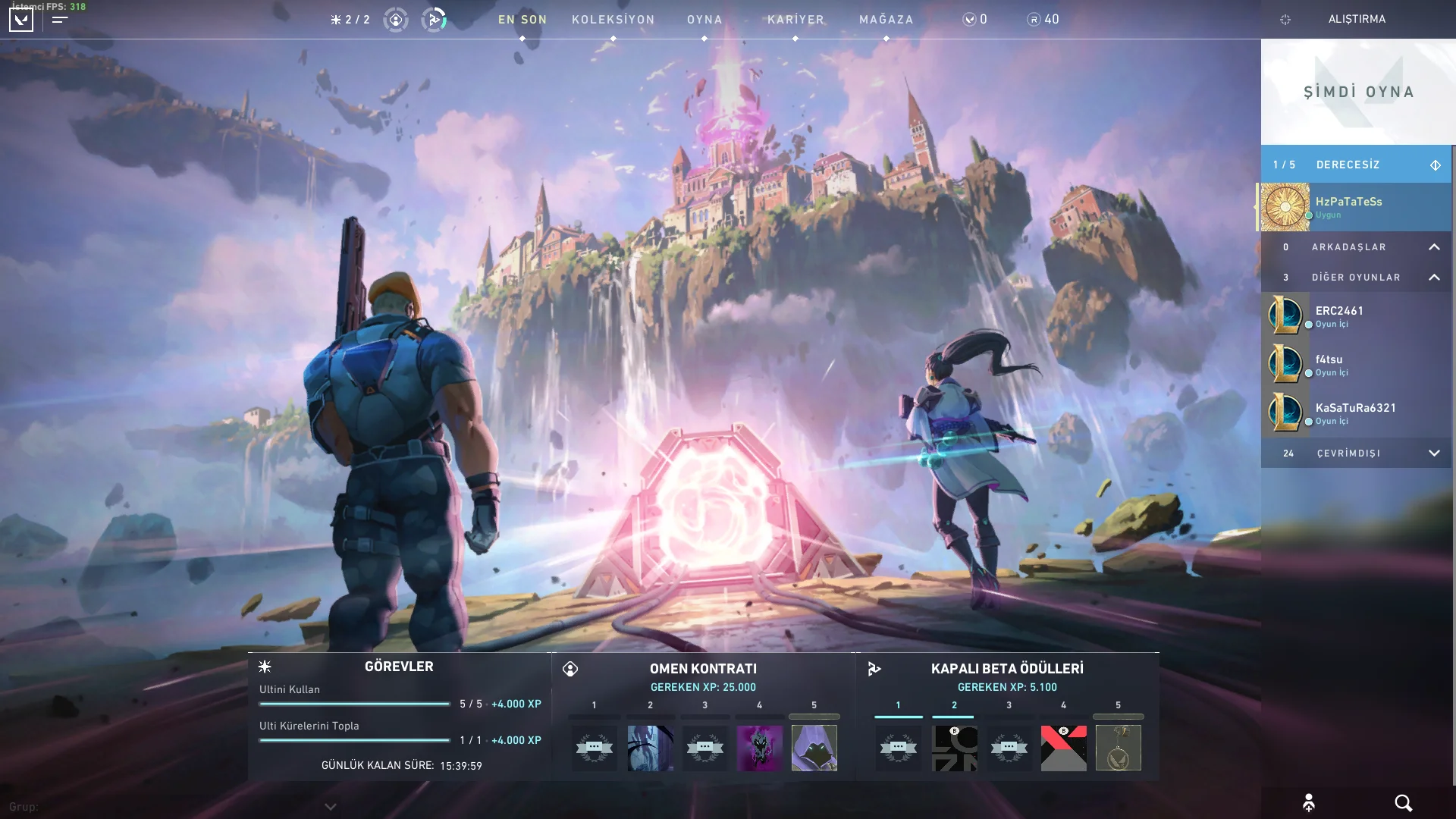Collapse the Arkadaşlar friends section
Viewport: 1456px width, 819px height.
(x=1434, y=247)
